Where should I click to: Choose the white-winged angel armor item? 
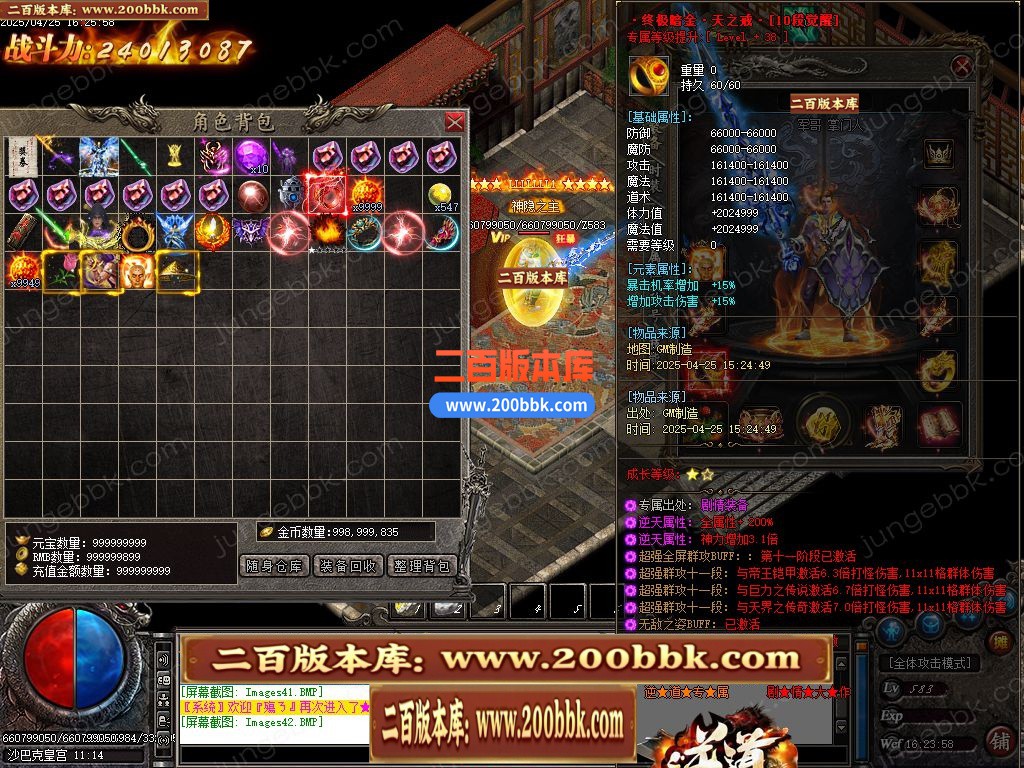coord(99,156)
